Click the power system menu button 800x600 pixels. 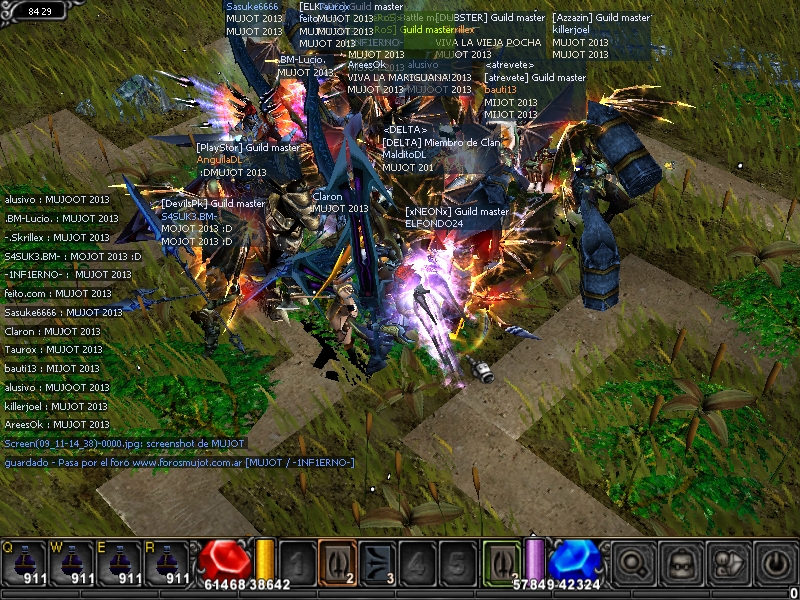point(776,563)
